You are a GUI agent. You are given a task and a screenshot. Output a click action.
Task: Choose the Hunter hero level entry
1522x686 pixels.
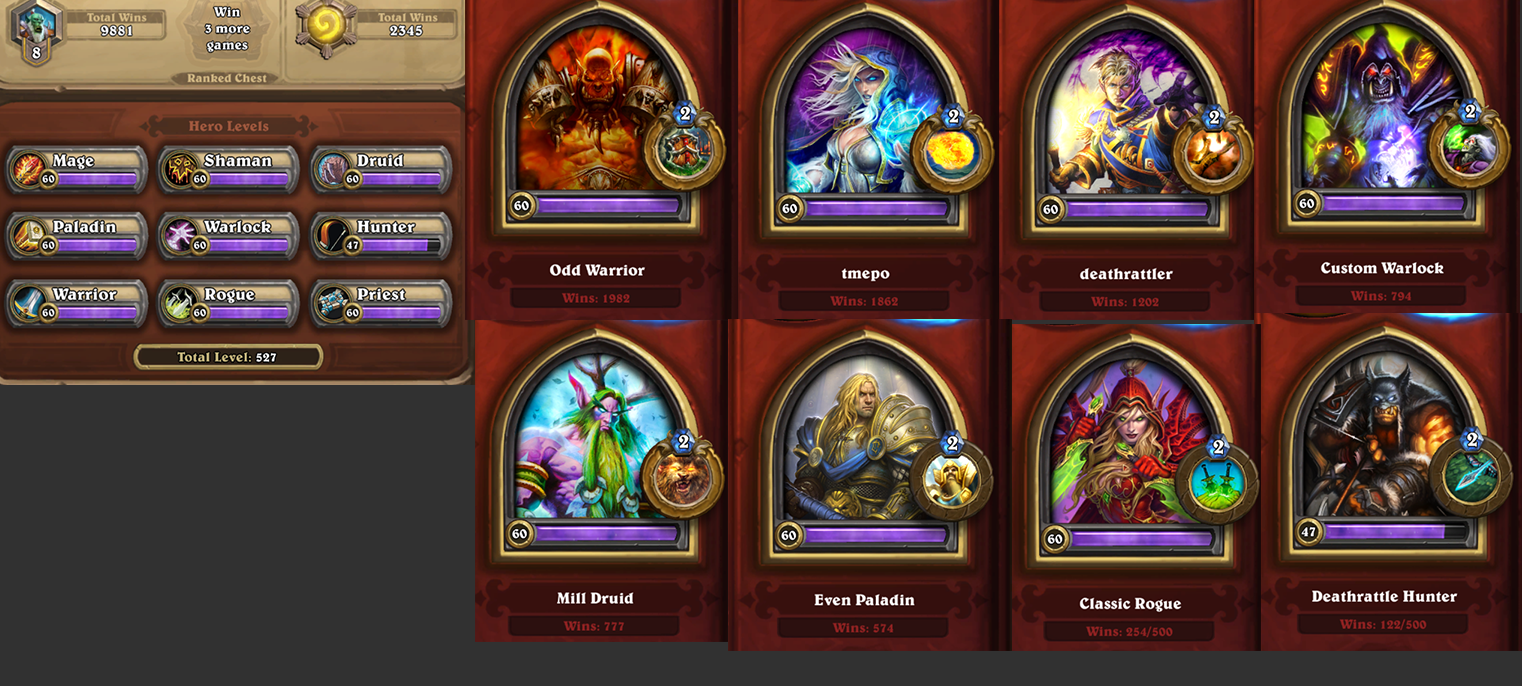click(381, 235)
